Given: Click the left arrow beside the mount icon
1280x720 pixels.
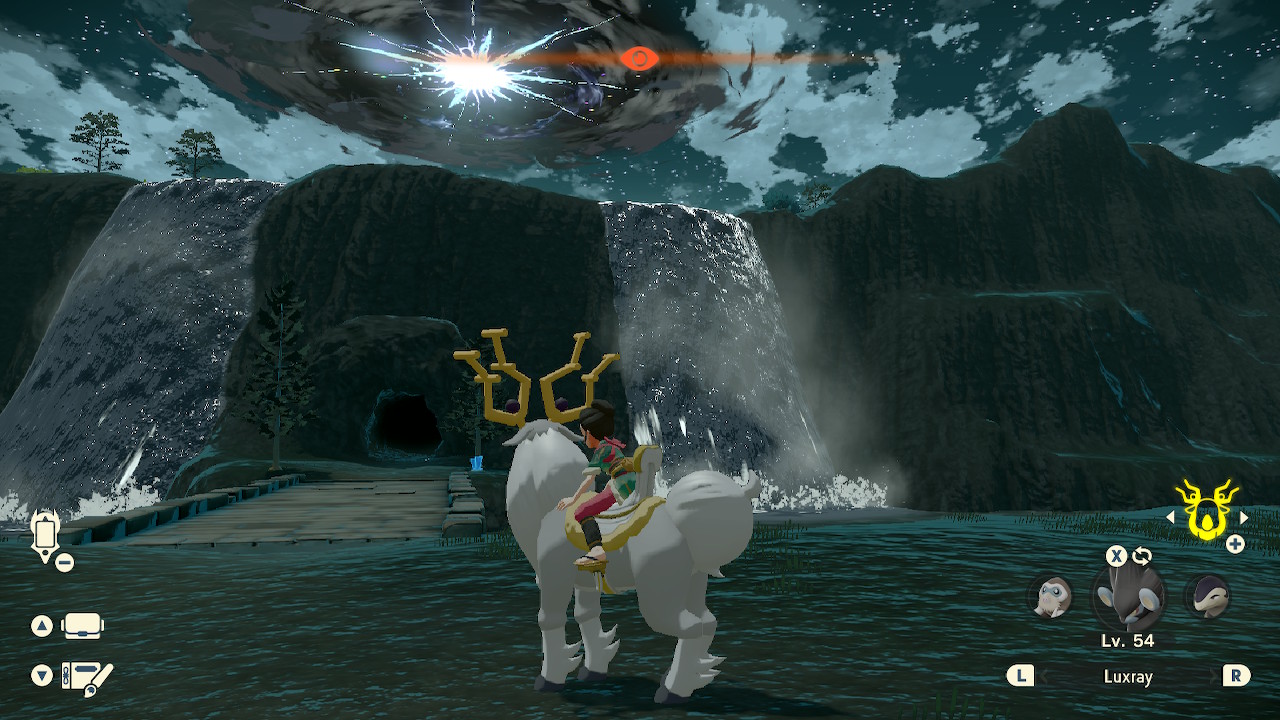Looking at the screenshot, I should tap(1170, 518).
